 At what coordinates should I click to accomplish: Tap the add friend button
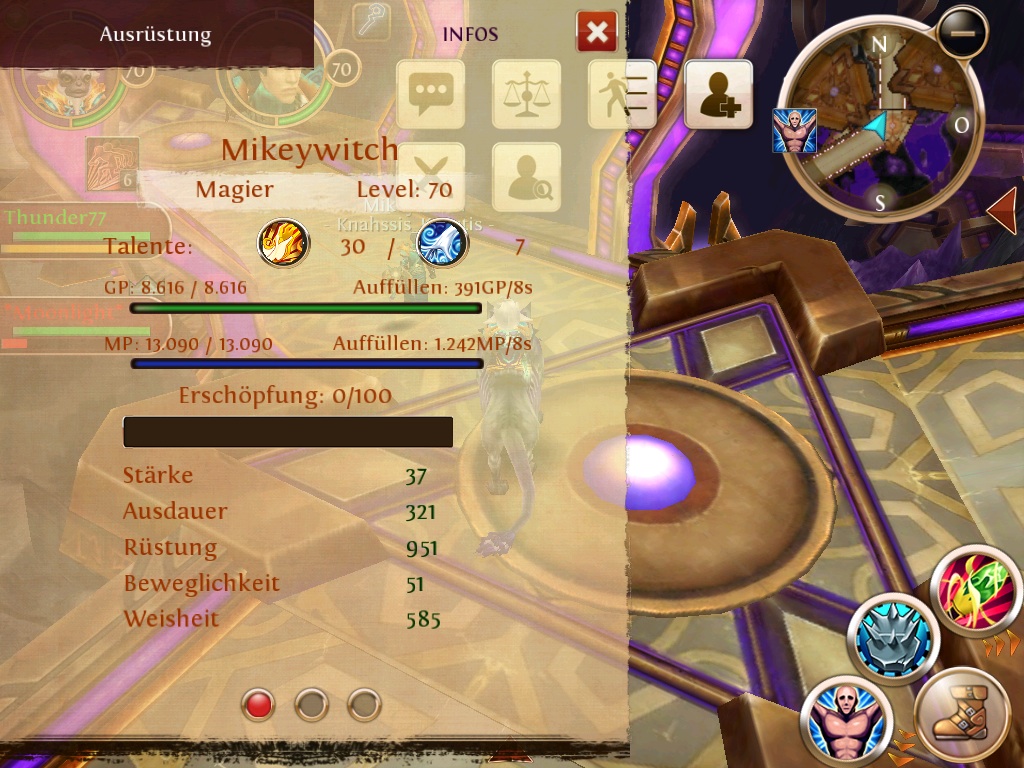point(718,94)
